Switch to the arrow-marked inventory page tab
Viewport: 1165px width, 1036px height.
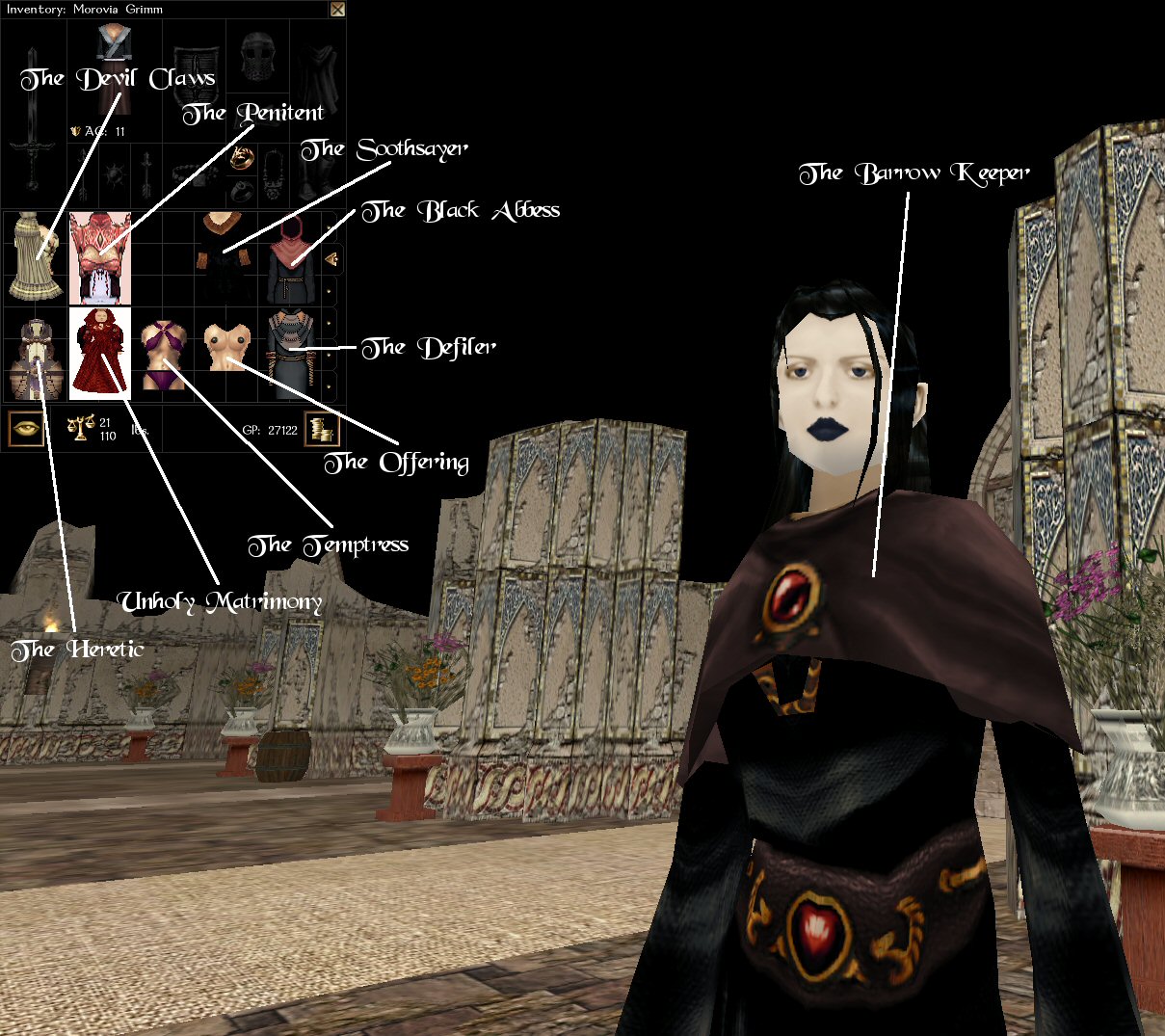pyautogui.click(x=331, y=258)
